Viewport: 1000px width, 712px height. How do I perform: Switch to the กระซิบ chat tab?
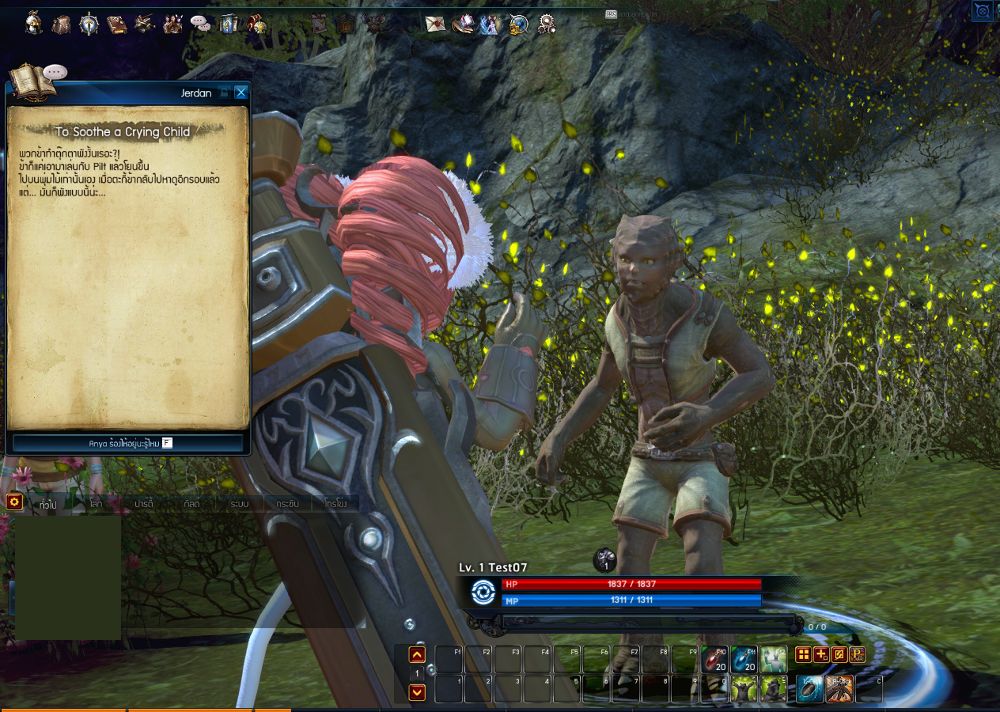point(287,504)
